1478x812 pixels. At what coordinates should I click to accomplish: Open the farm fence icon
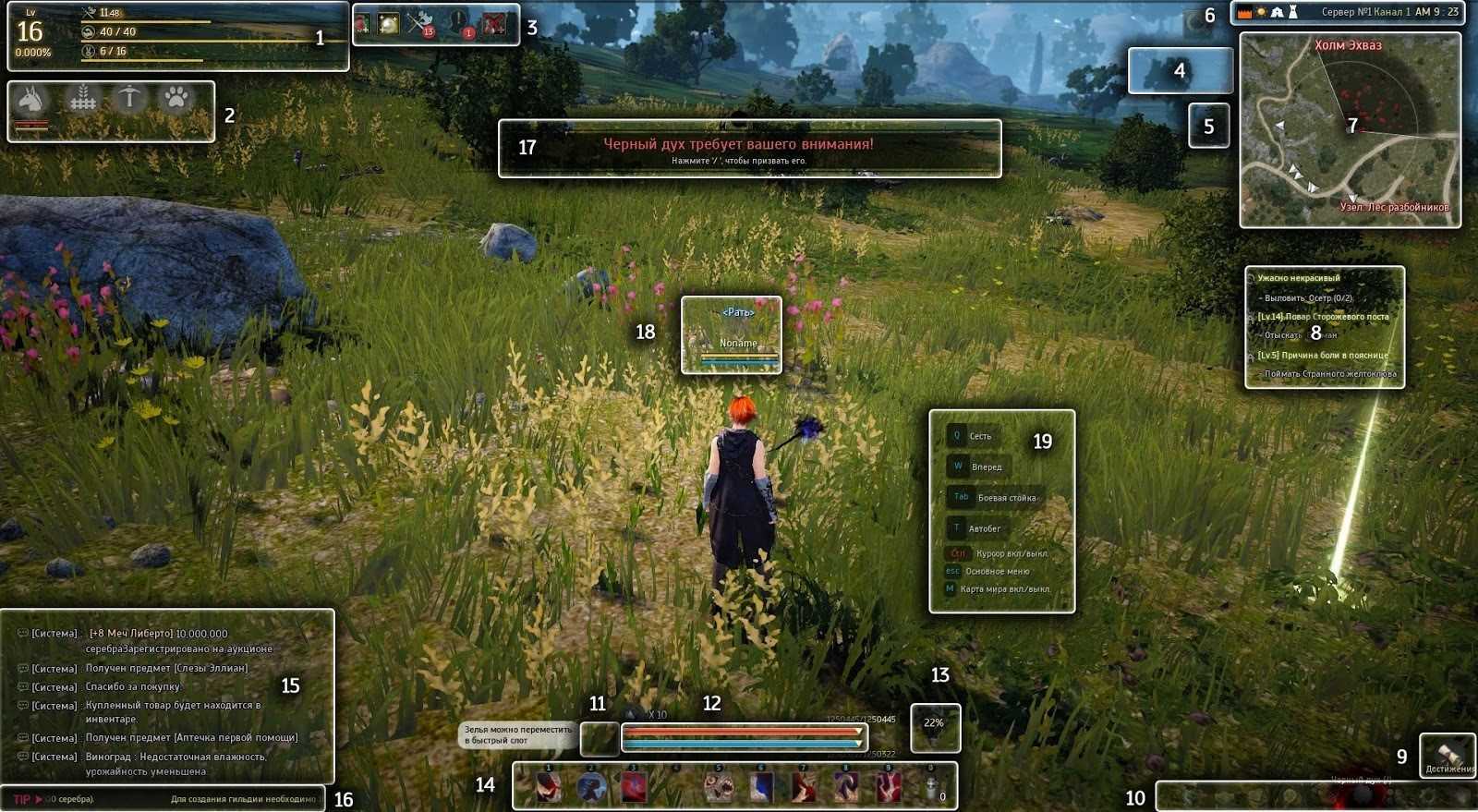[83, 98]
